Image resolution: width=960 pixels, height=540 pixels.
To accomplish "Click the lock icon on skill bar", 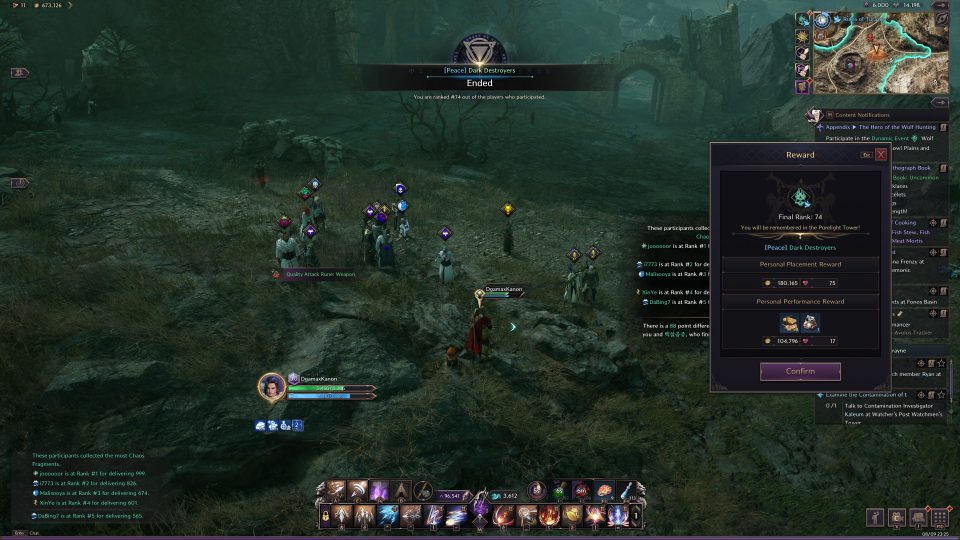I will click(326, 516).
